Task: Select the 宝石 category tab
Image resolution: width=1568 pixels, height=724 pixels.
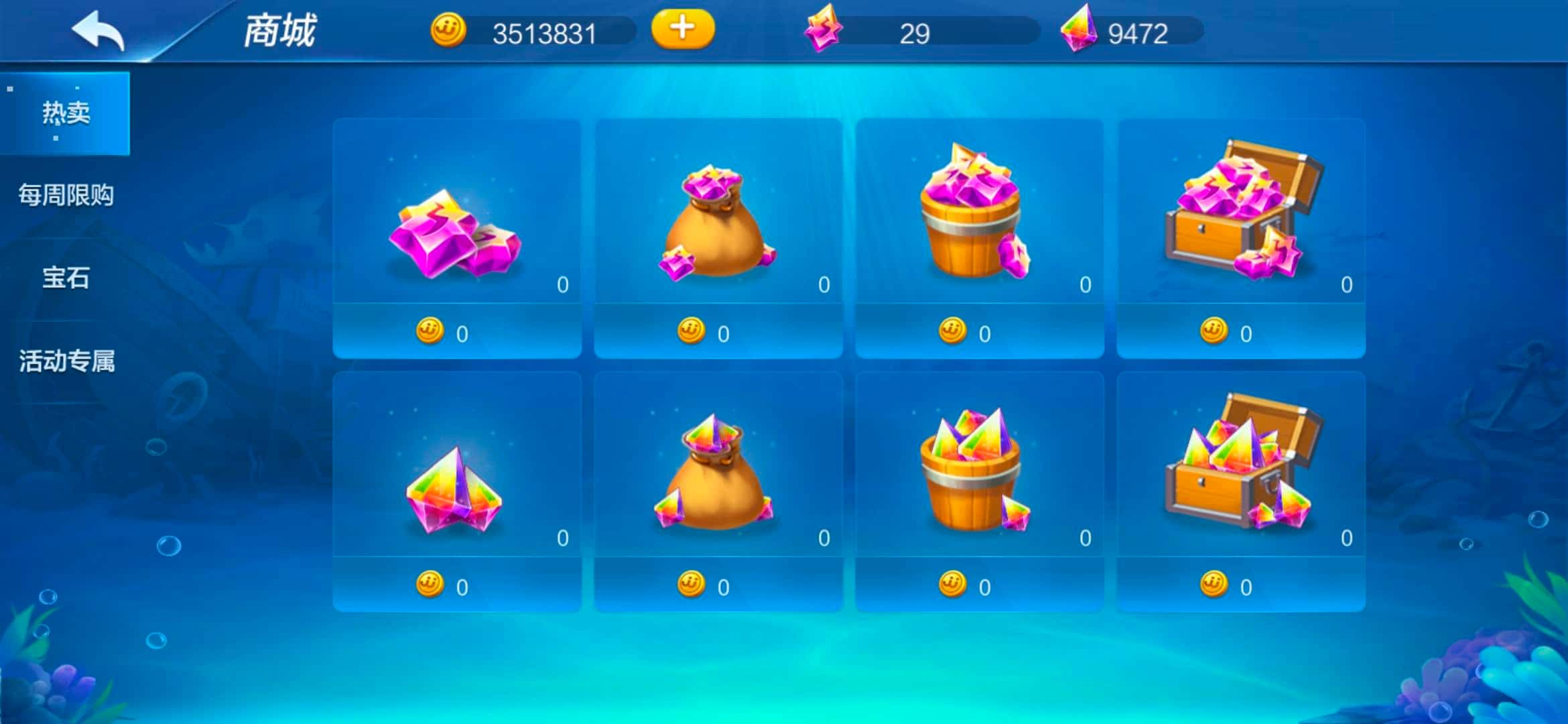Action: pyautogui.click(x=65, y=278)
